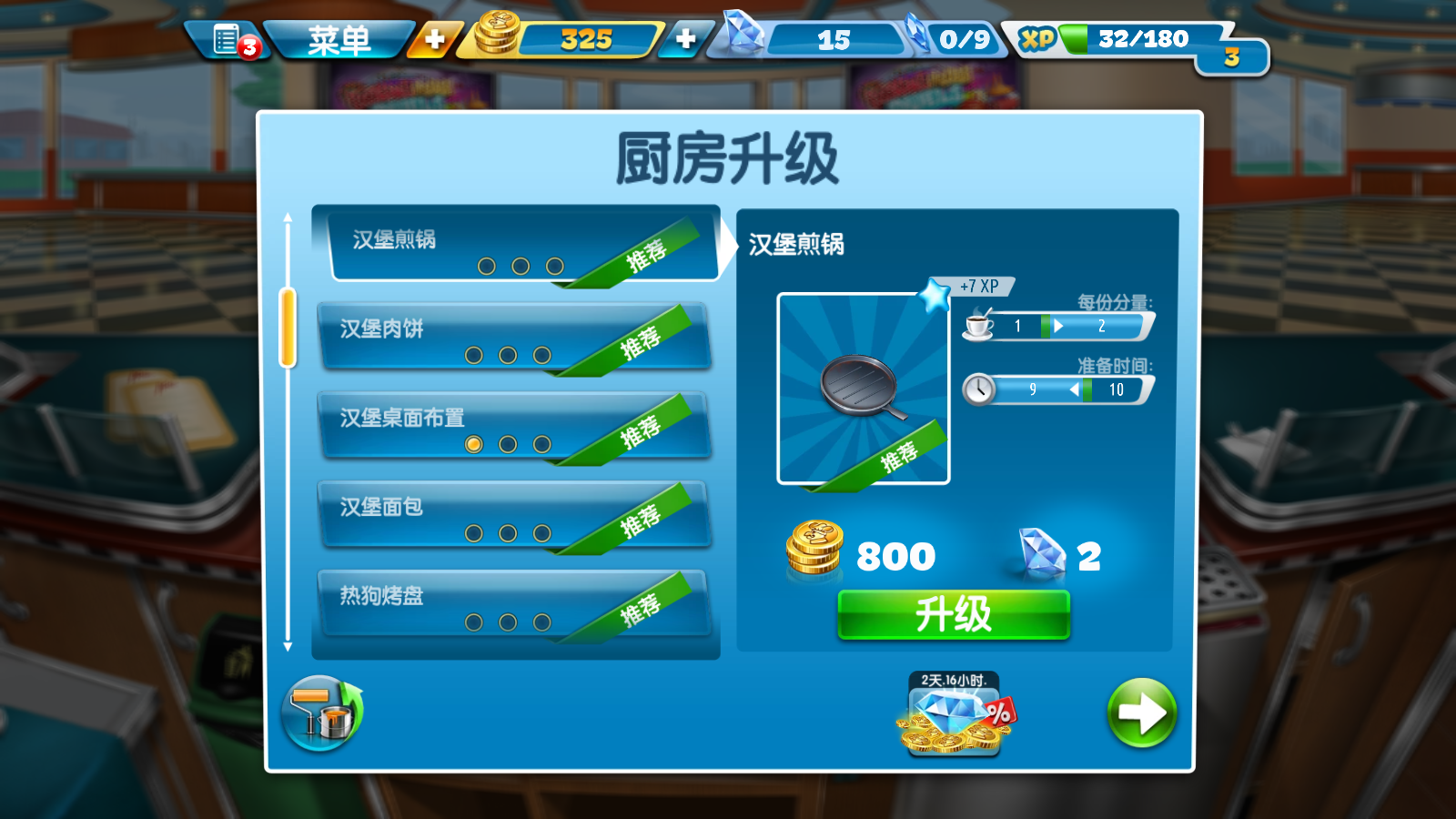This screenshot has width=1456, height=819.
Task: Click the green arrow to next page
Action: point(1141,714)
